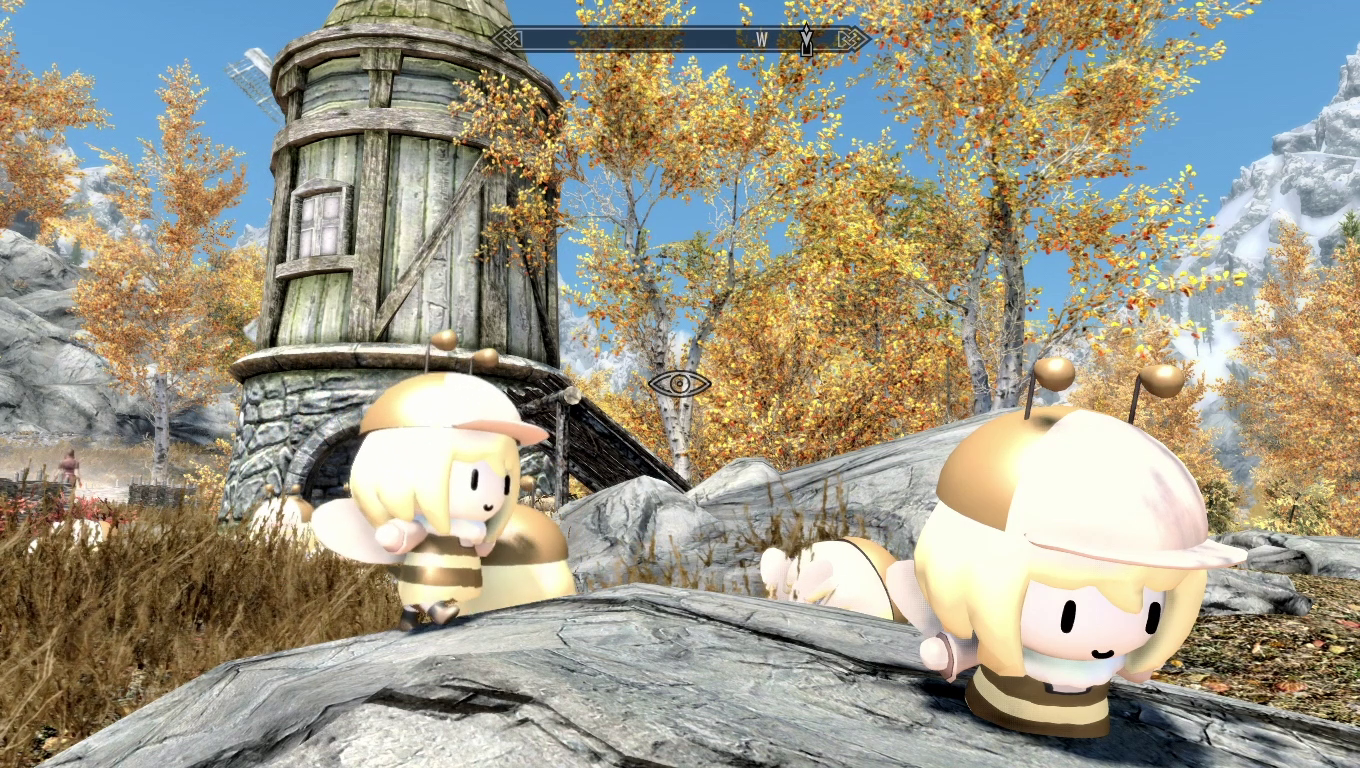Click the quest marker arrow on the compass
1360x768 pixels.
[x=806, y=38]
